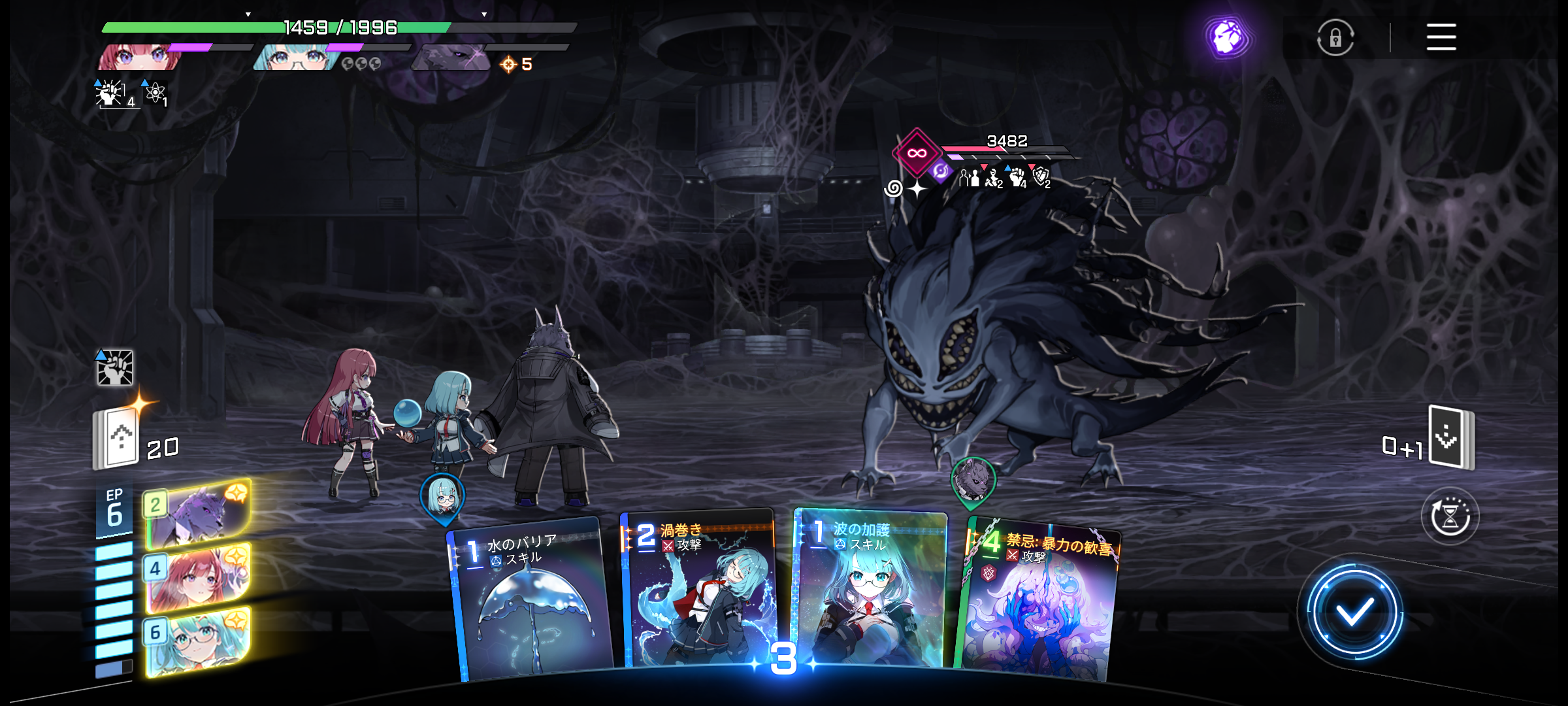
Task: Select the enemy's pink infinity emblem
Action: [917, 153]
